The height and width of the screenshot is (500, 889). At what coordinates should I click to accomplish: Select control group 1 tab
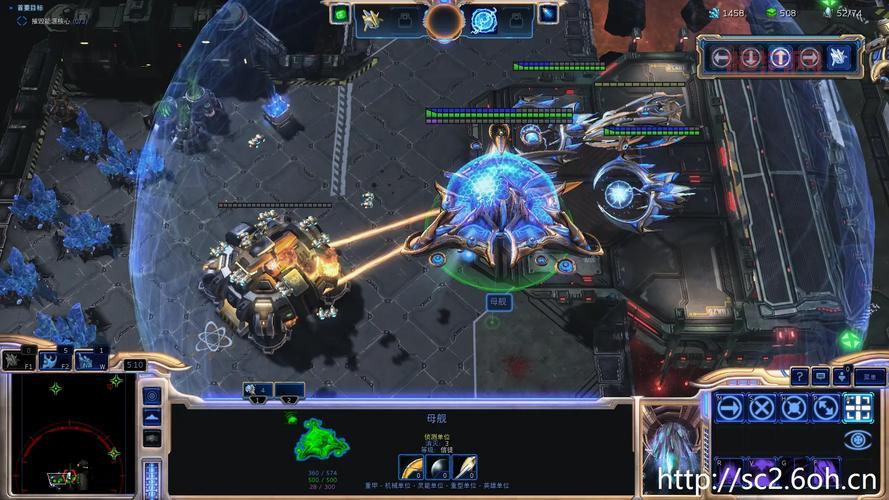(x=258, y=391)
